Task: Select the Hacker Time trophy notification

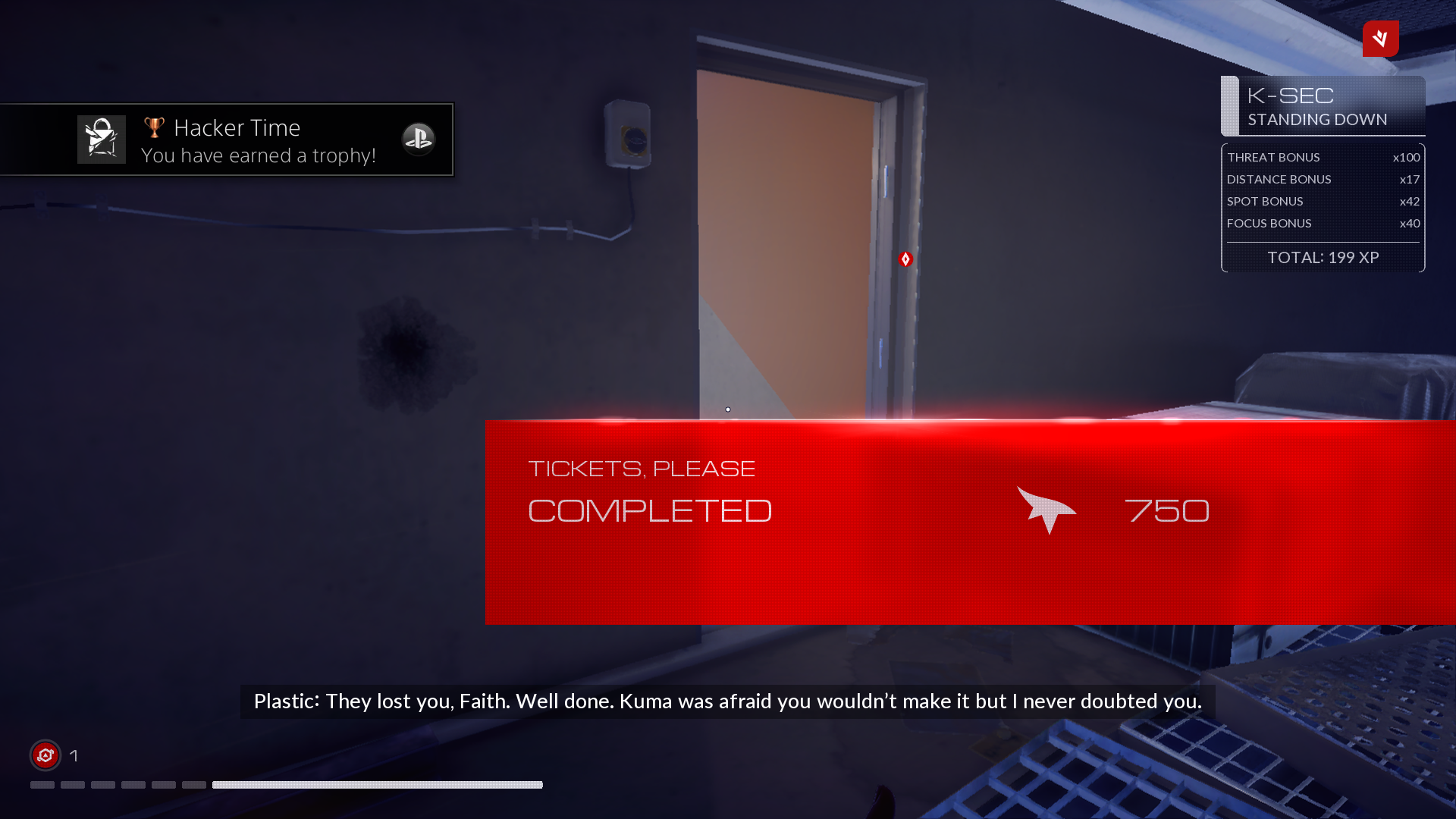Action: (x=227, y=140)
